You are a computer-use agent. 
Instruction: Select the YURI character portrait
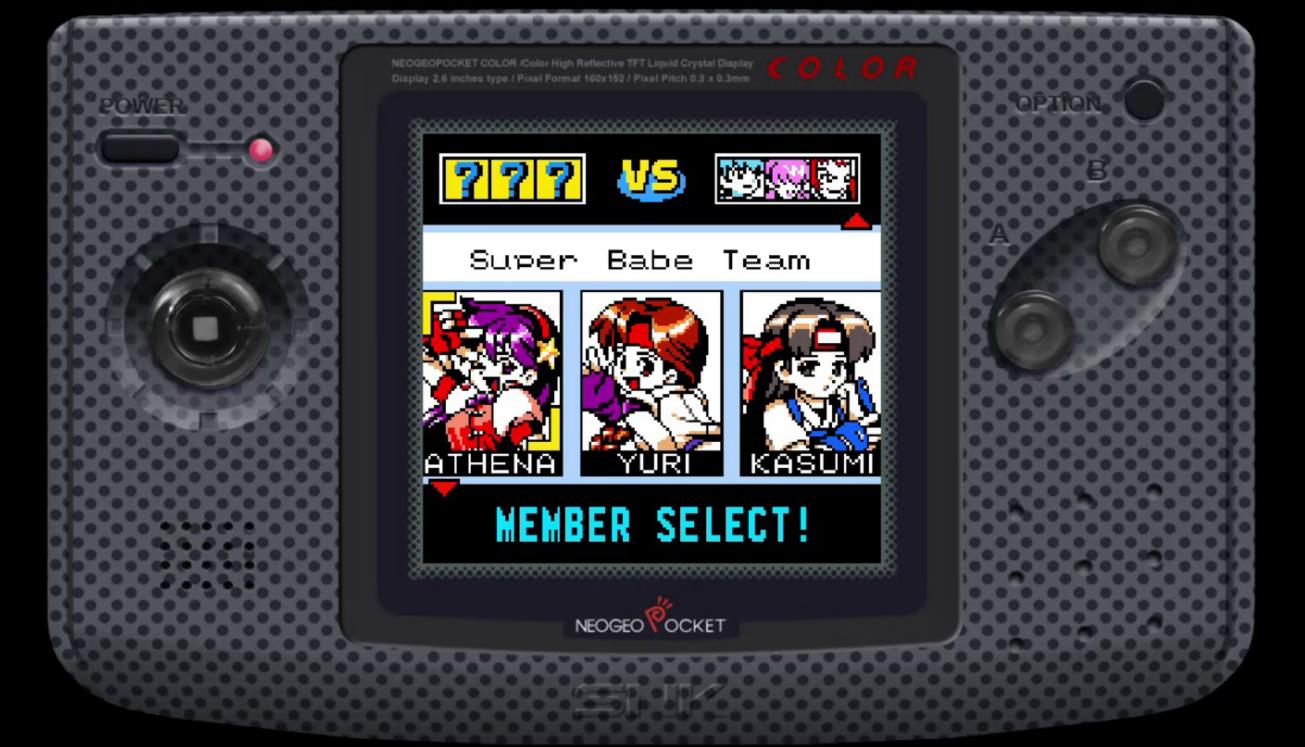point(650,380)
